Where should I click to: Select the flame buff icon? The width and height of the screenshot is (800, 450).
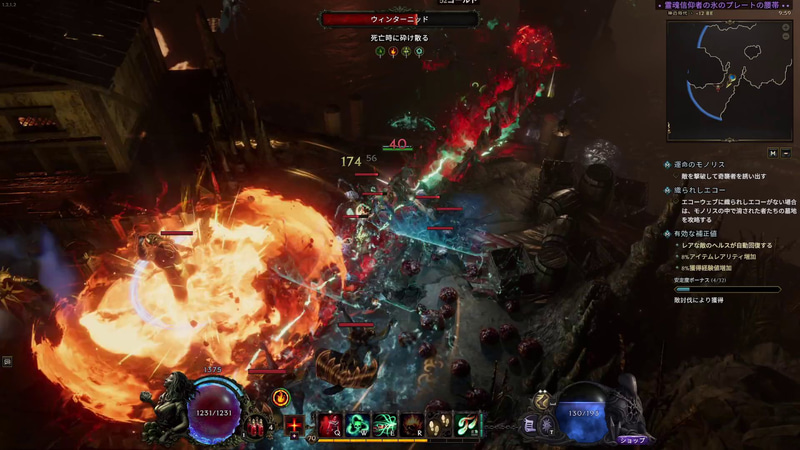coord(281,398)
